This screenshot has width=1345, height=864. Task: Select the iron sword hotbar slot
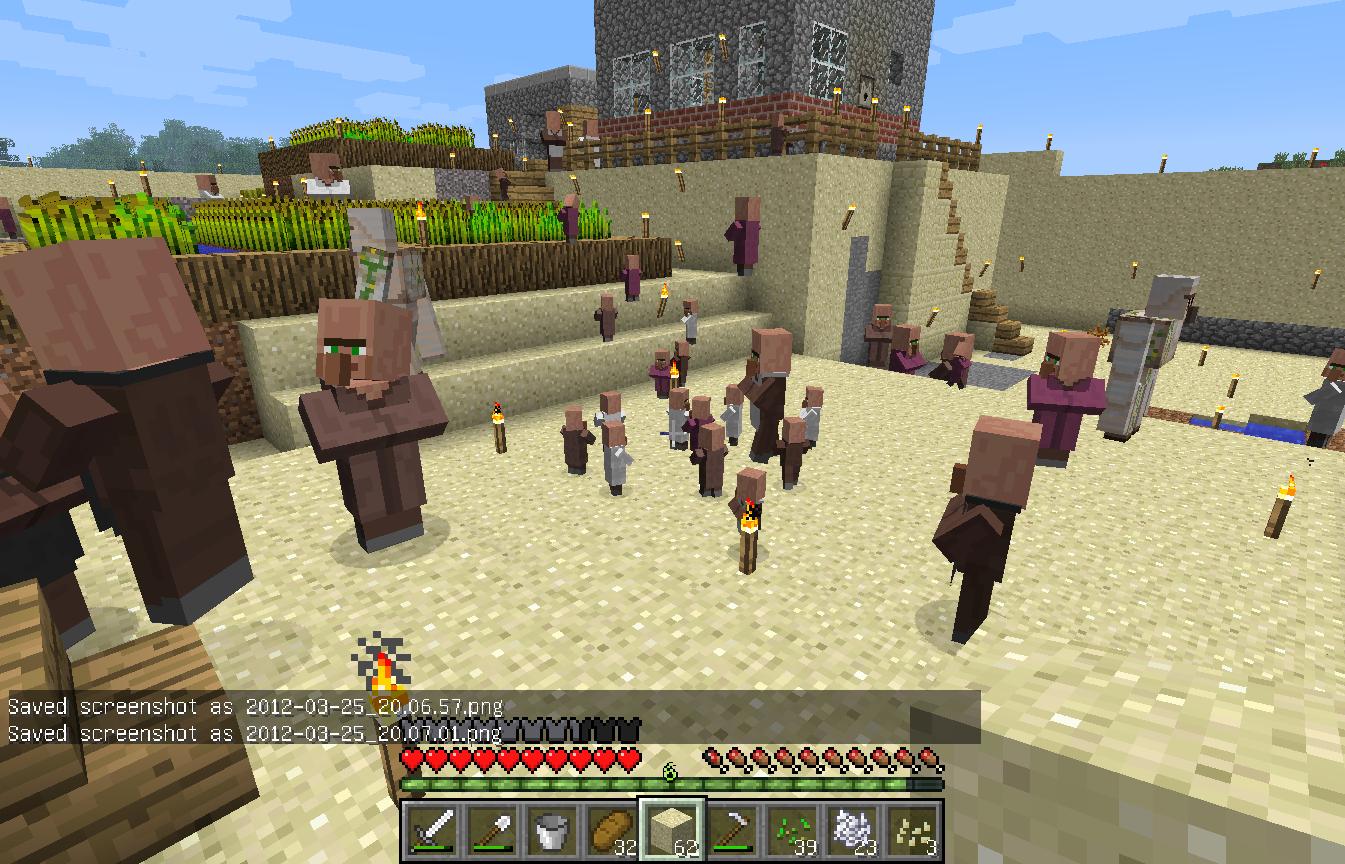pyautogui.click(x=434, y=829)
